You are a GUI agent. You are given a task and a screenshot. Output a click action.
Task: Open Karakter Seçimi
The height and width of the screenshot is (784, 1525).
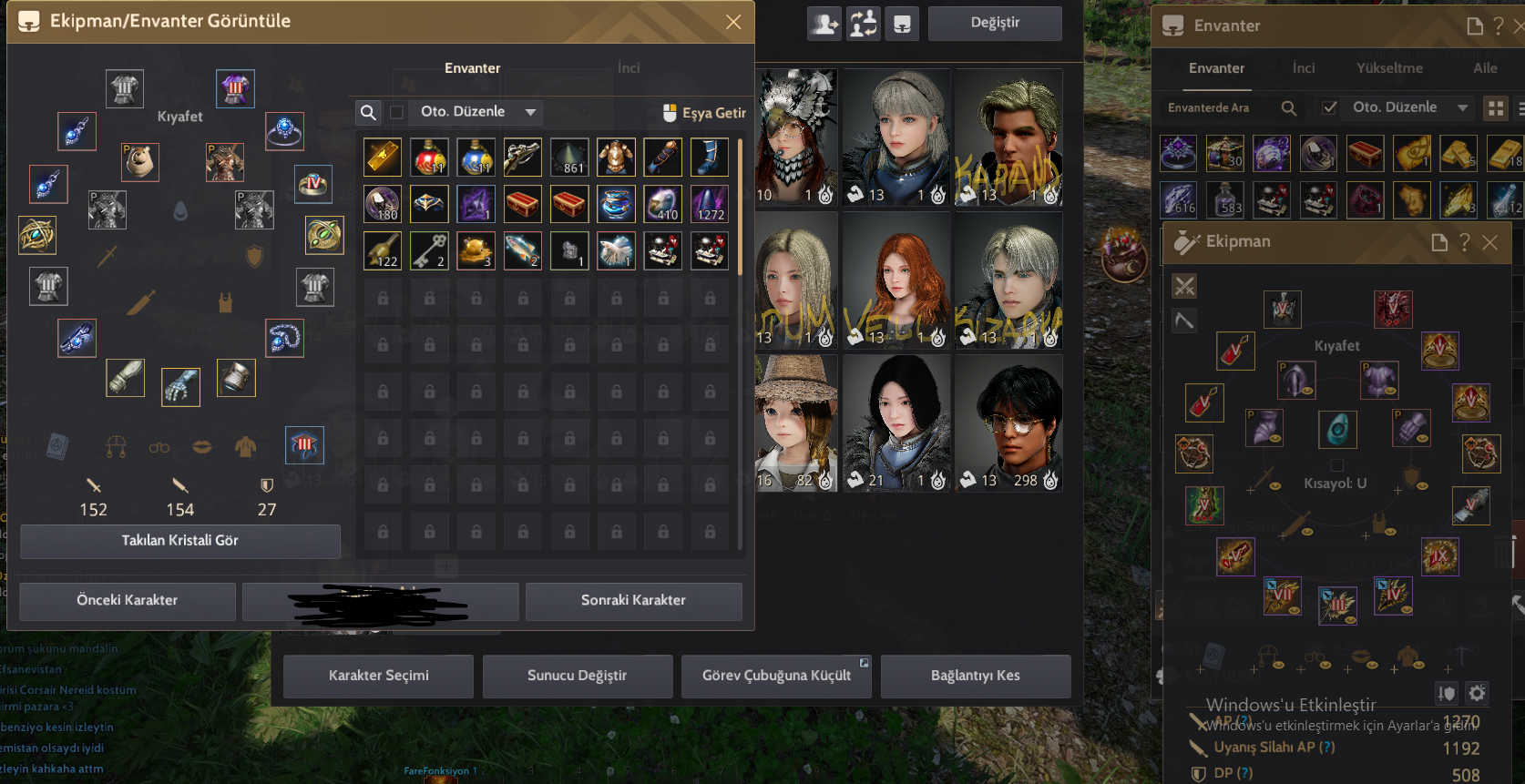[x=378, y=676]
